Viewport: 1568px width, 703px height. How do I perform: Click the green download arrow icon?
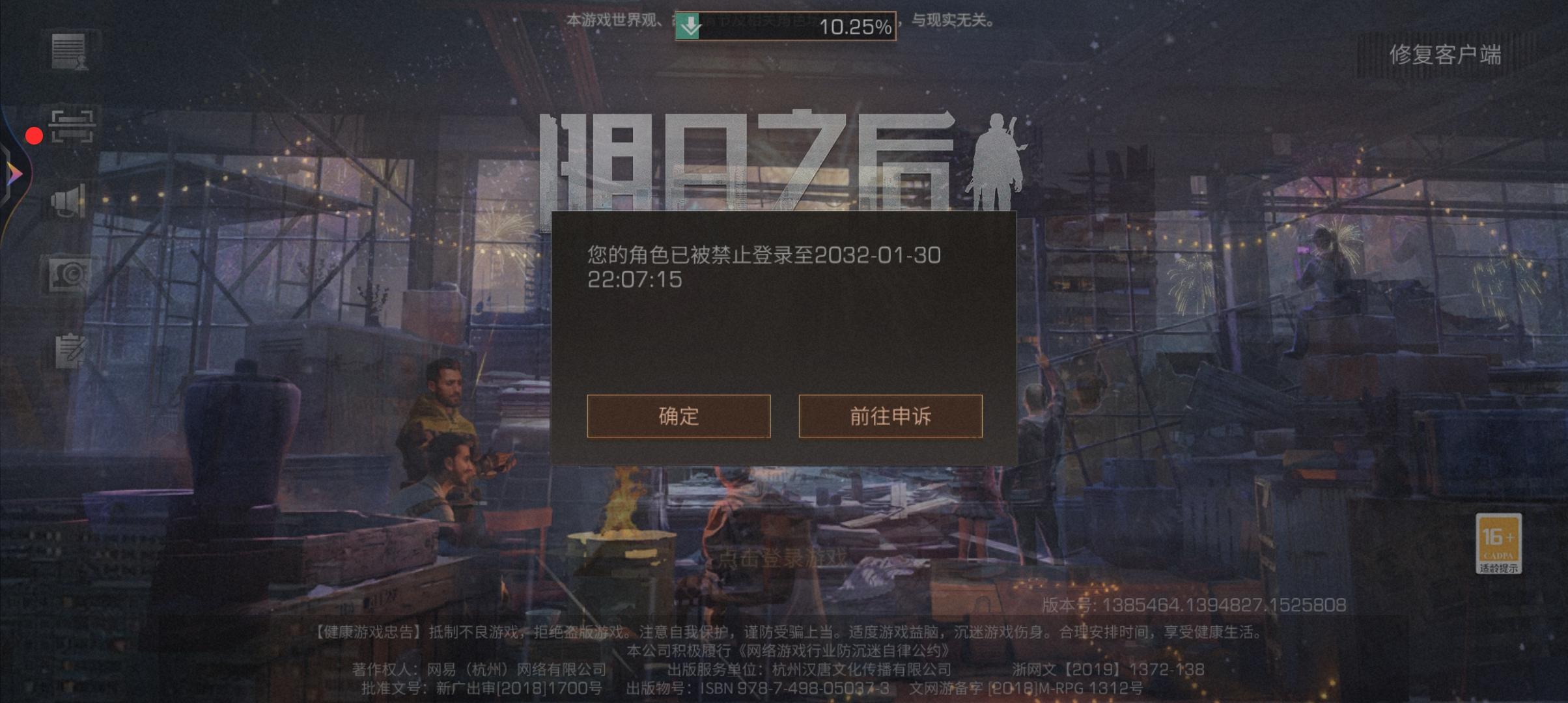687,24
